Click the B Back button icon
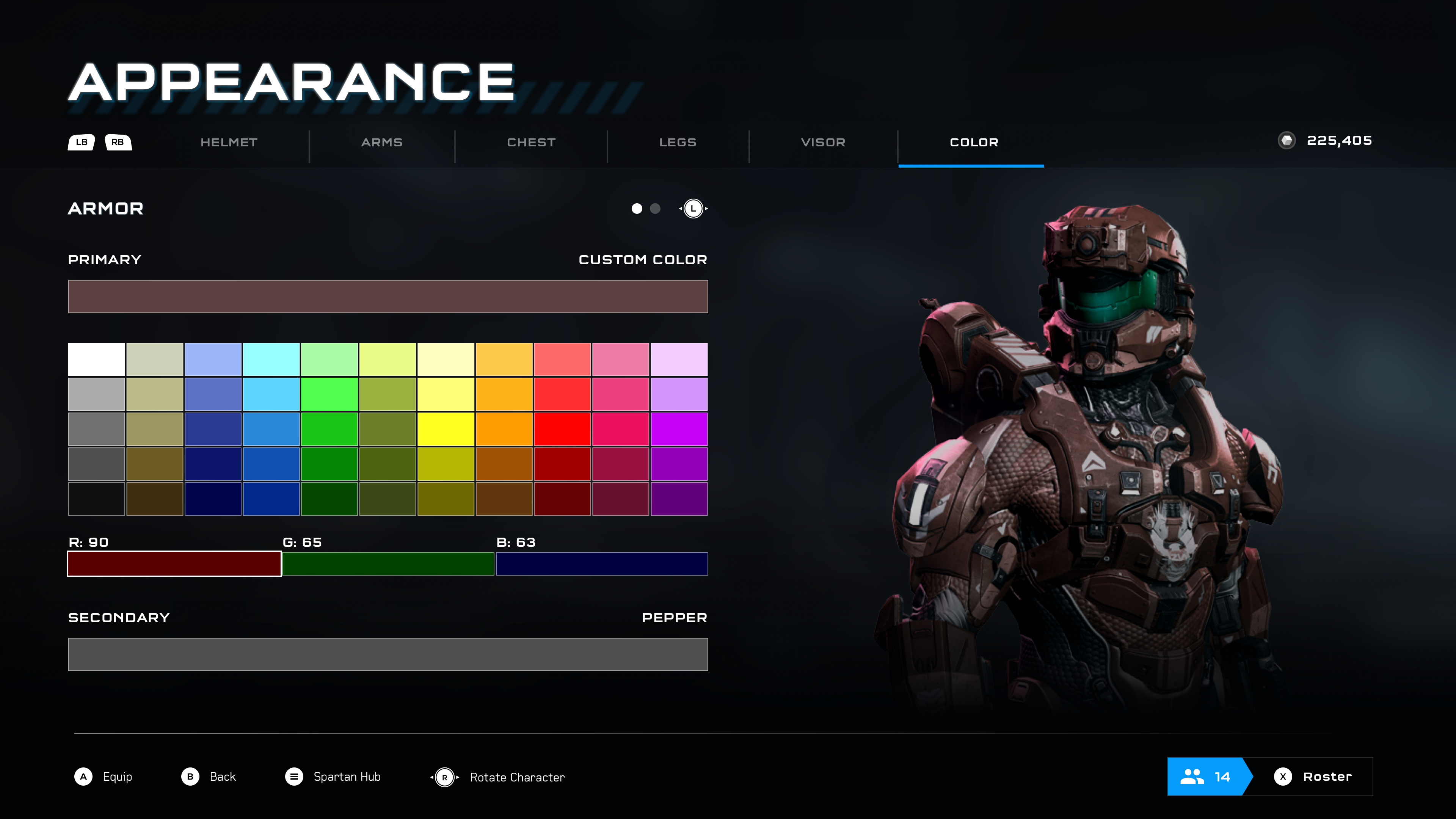Image resolution: width=1456 pixels, height=819 pixels. (190, 777)
